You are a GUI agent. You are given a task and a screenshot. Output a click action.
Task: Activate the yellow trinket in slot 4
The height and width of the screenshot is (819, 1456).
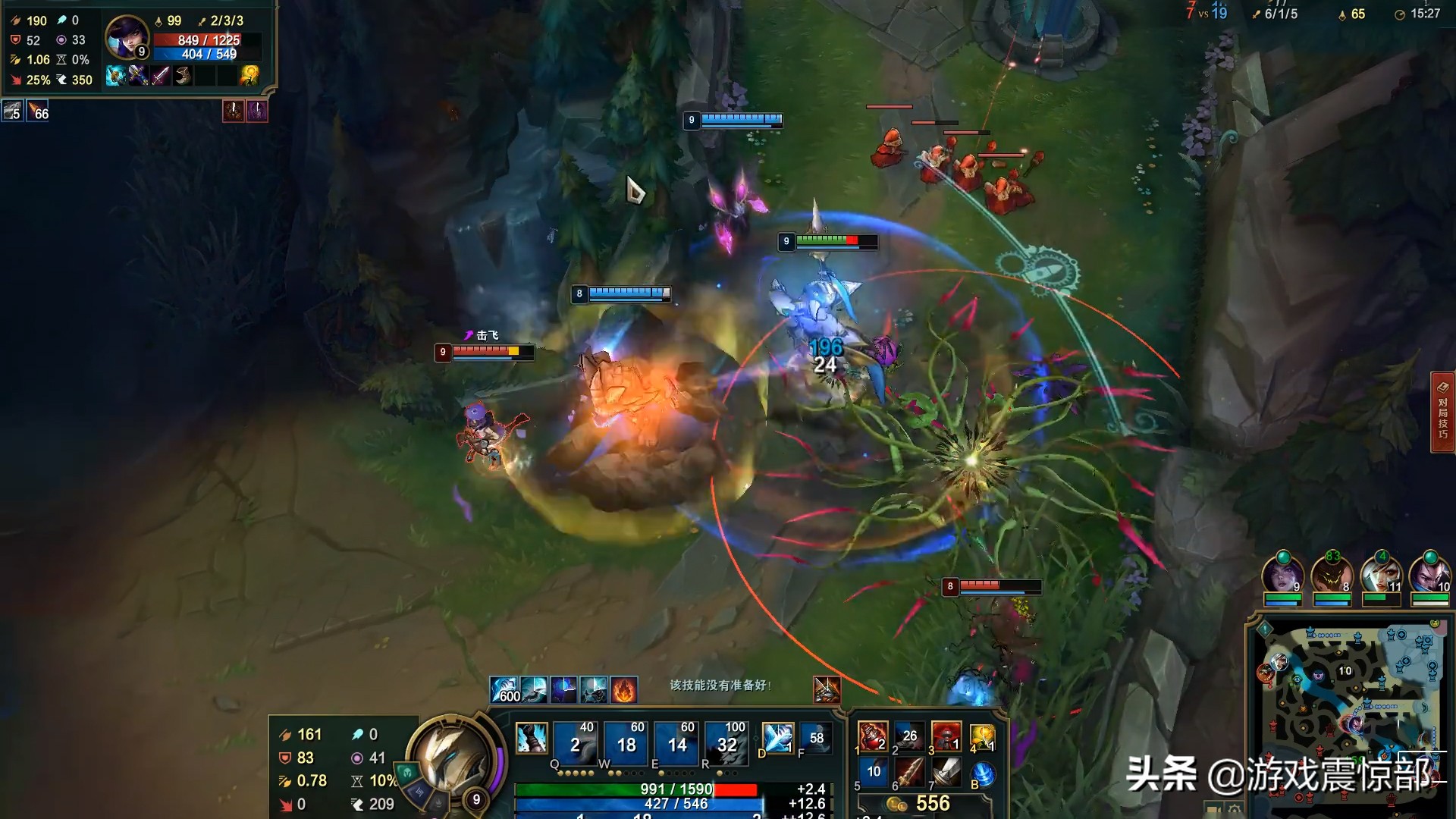[983, 736]
